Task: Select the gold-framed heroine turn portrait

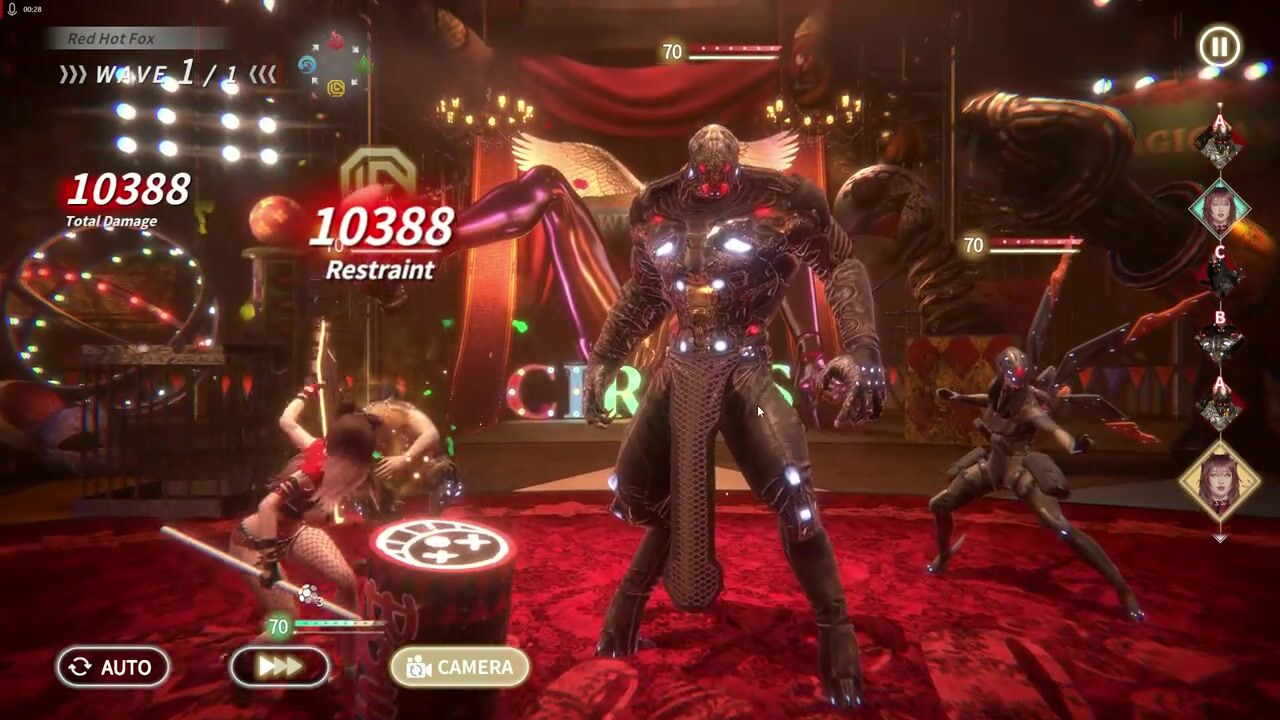Action: tap(1220, 479)
